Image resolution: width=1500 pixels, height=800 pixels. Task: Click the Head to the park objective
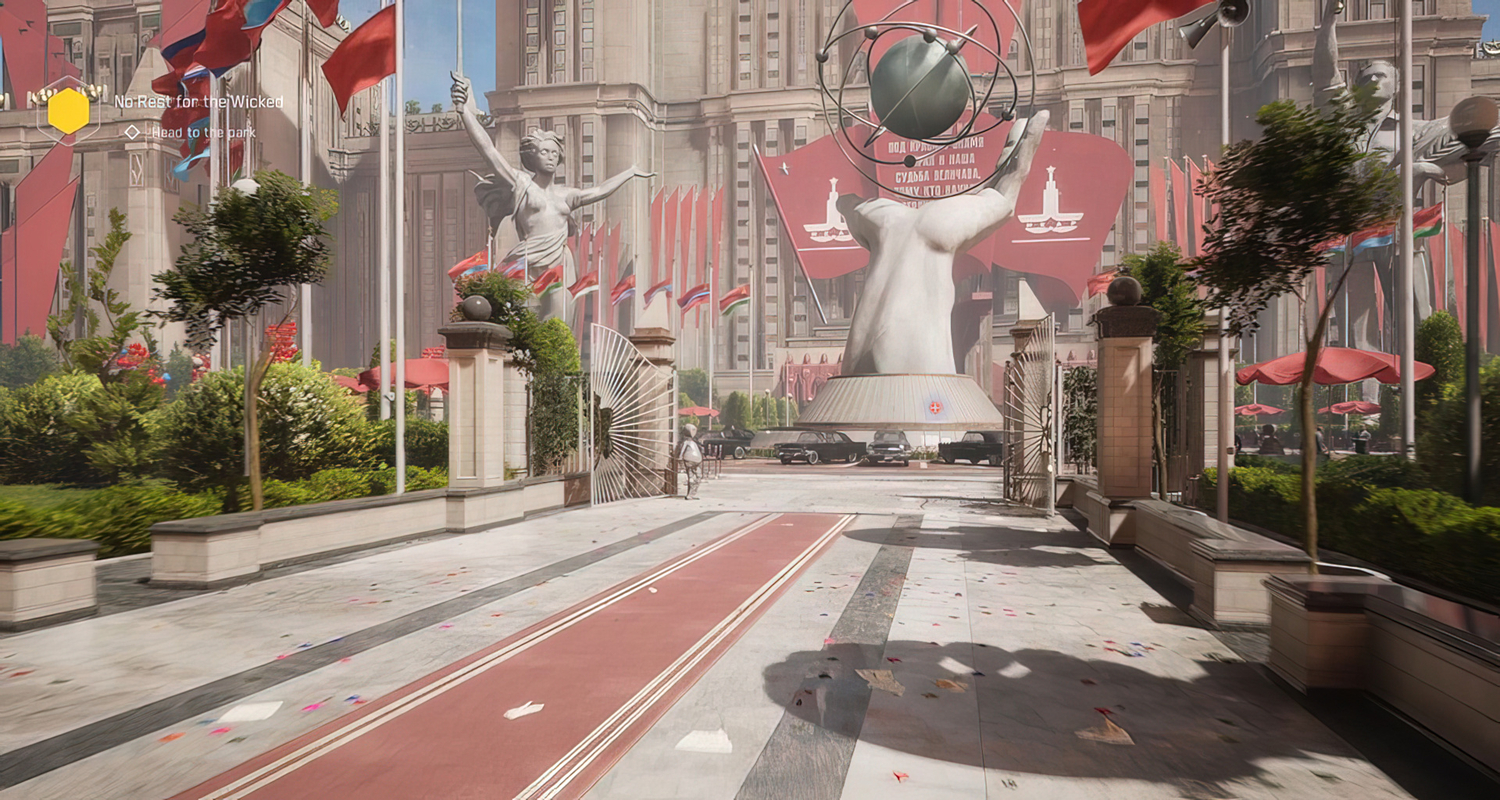[x=203, y=132]
